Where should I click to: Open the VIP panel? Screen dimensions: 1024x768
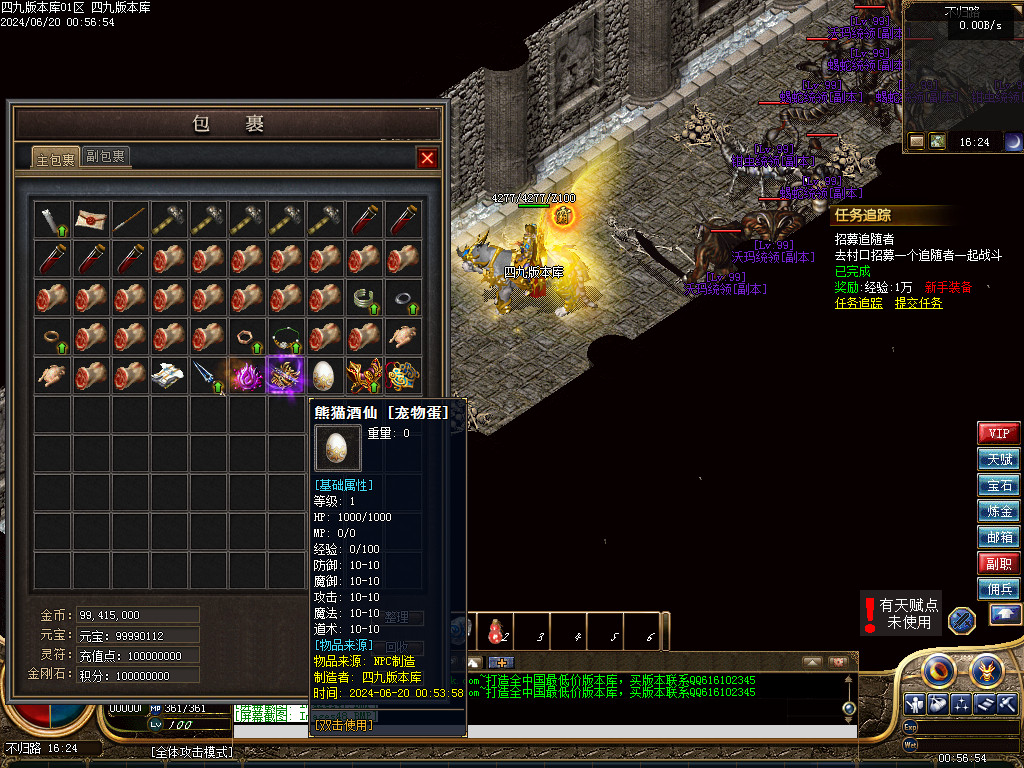coord(998,434)
